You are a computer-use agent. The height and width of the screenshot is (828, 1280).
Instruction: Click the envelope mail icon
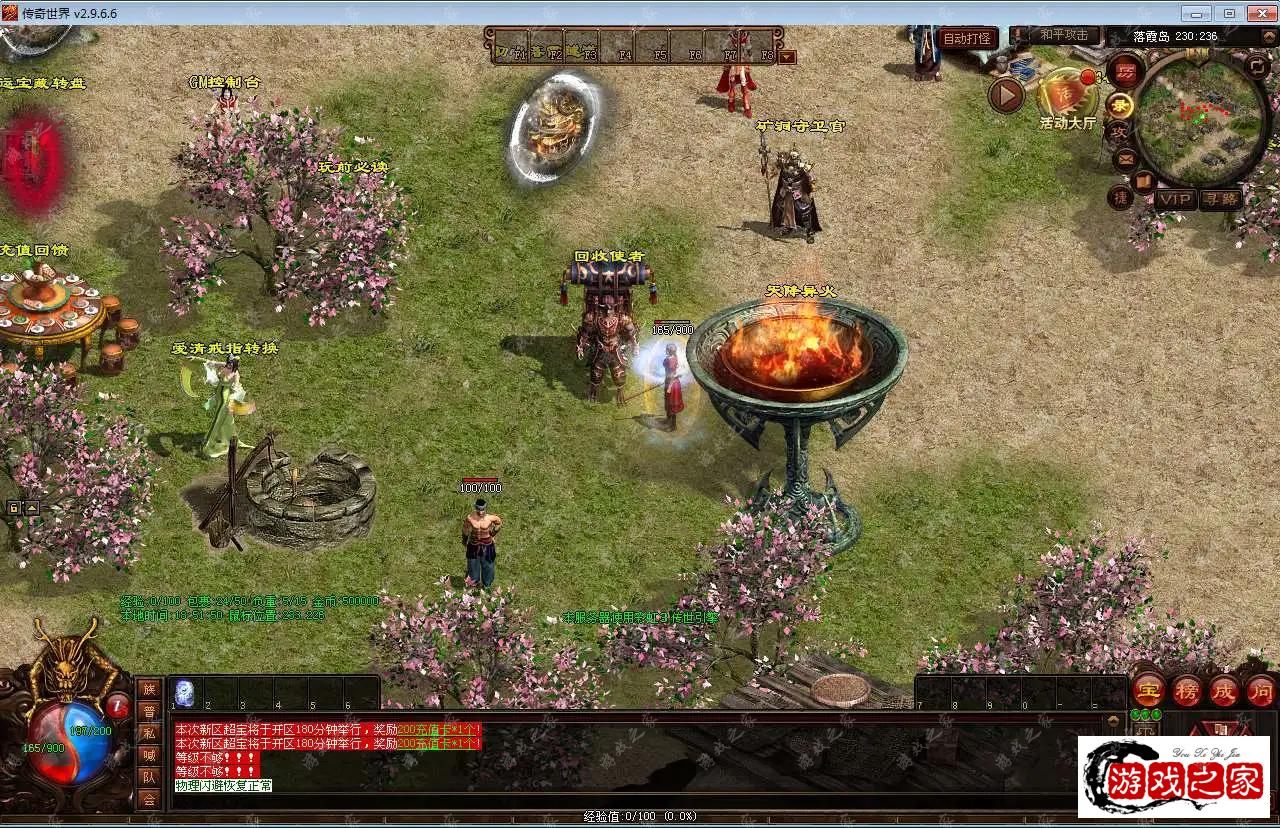pos(1125,158)
